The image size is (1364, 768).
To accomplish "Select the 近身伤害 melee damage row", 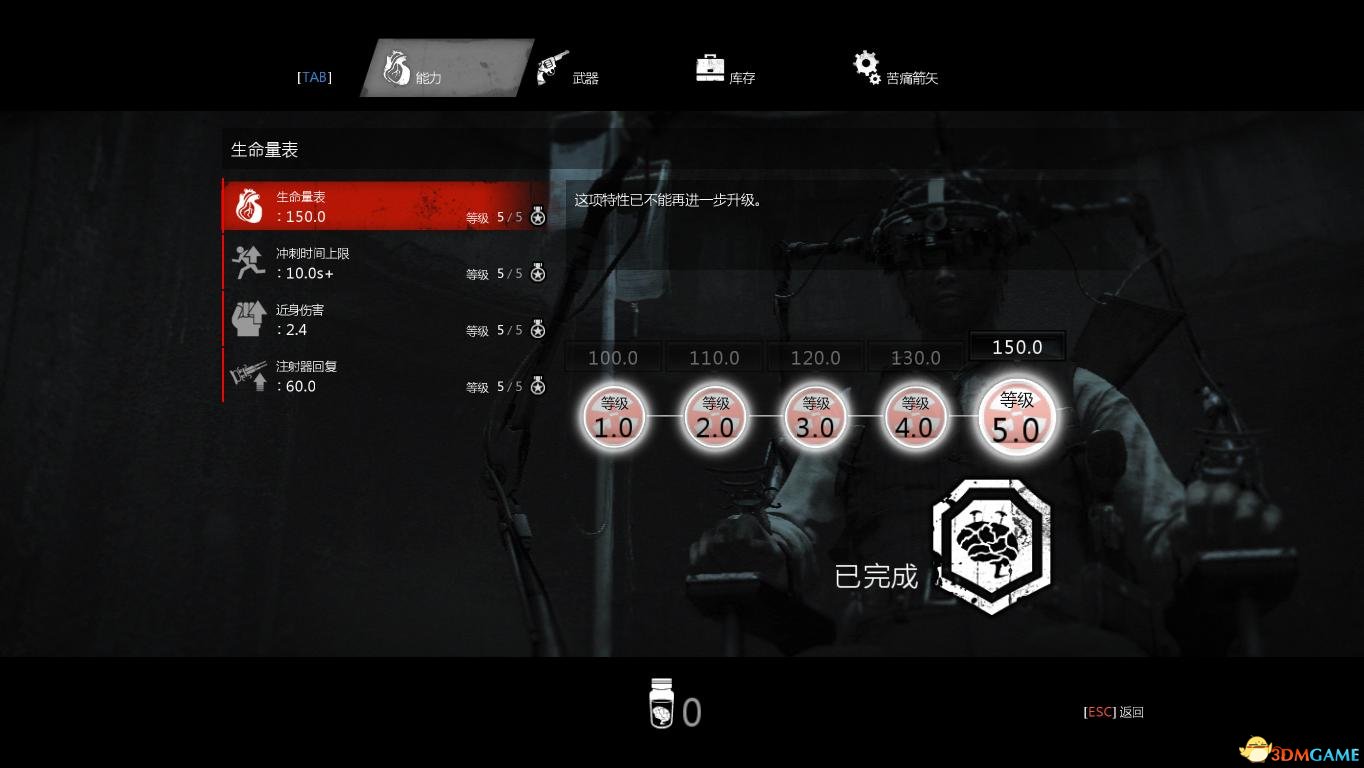I will click(385, 320).
